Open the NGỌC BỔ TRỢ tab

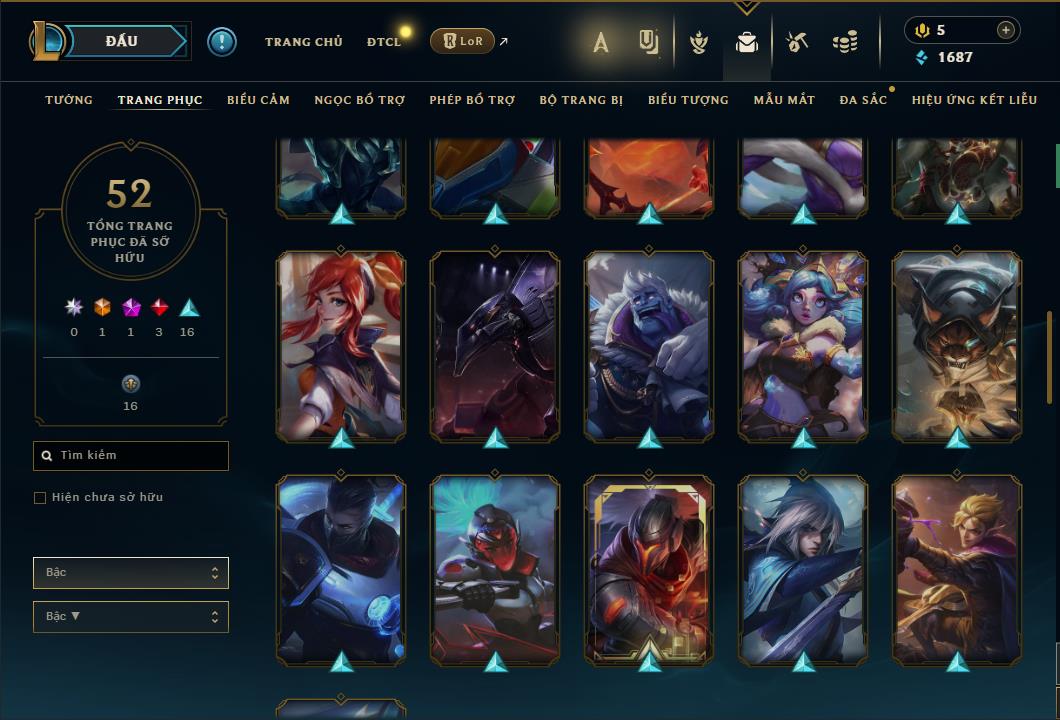pyautogui.click(x=359, y=100)
